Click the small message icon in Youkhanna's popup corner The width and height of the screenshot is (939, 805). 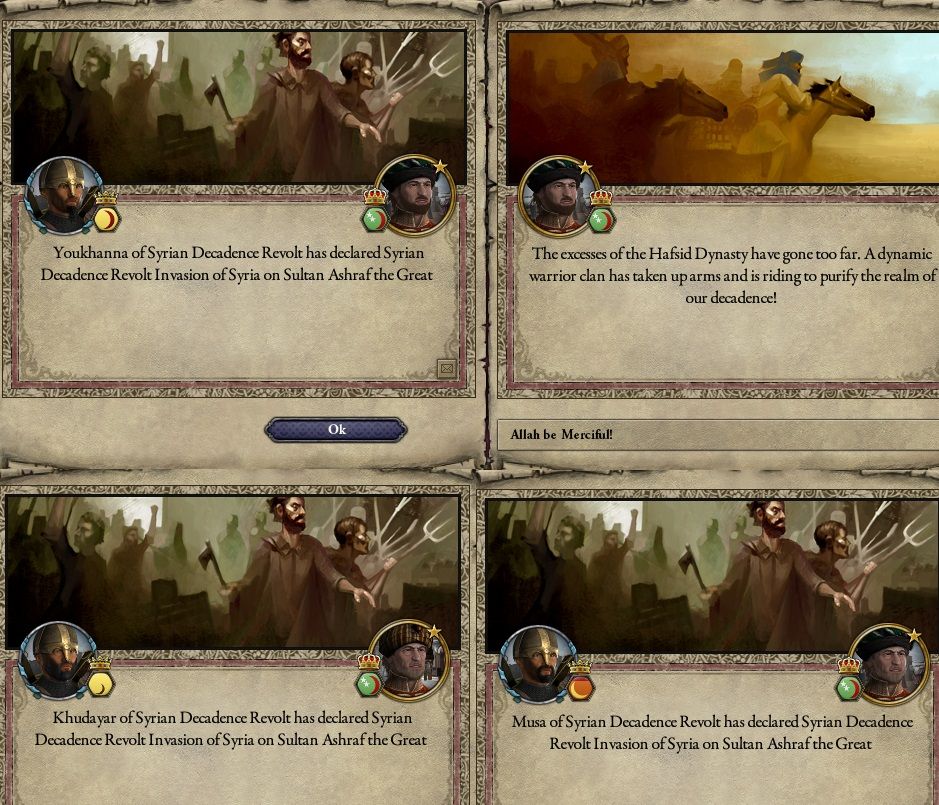coord(446,369)
